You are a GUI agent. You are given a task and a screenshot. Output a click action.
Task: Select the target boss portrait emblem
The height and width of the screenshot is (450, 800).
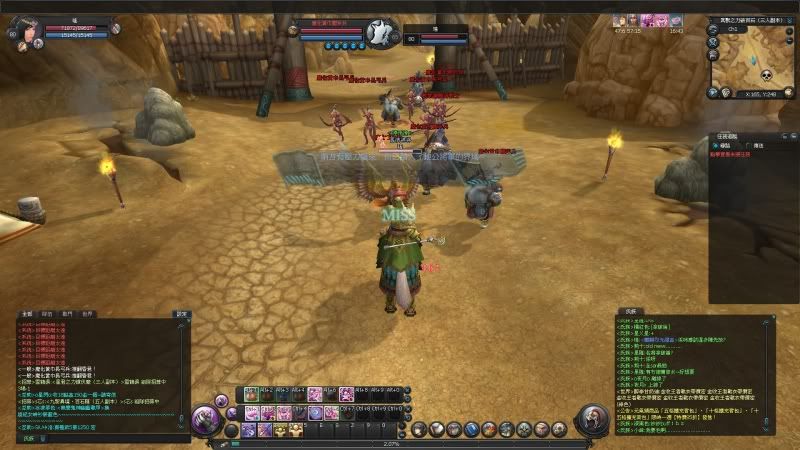point(378,32)
